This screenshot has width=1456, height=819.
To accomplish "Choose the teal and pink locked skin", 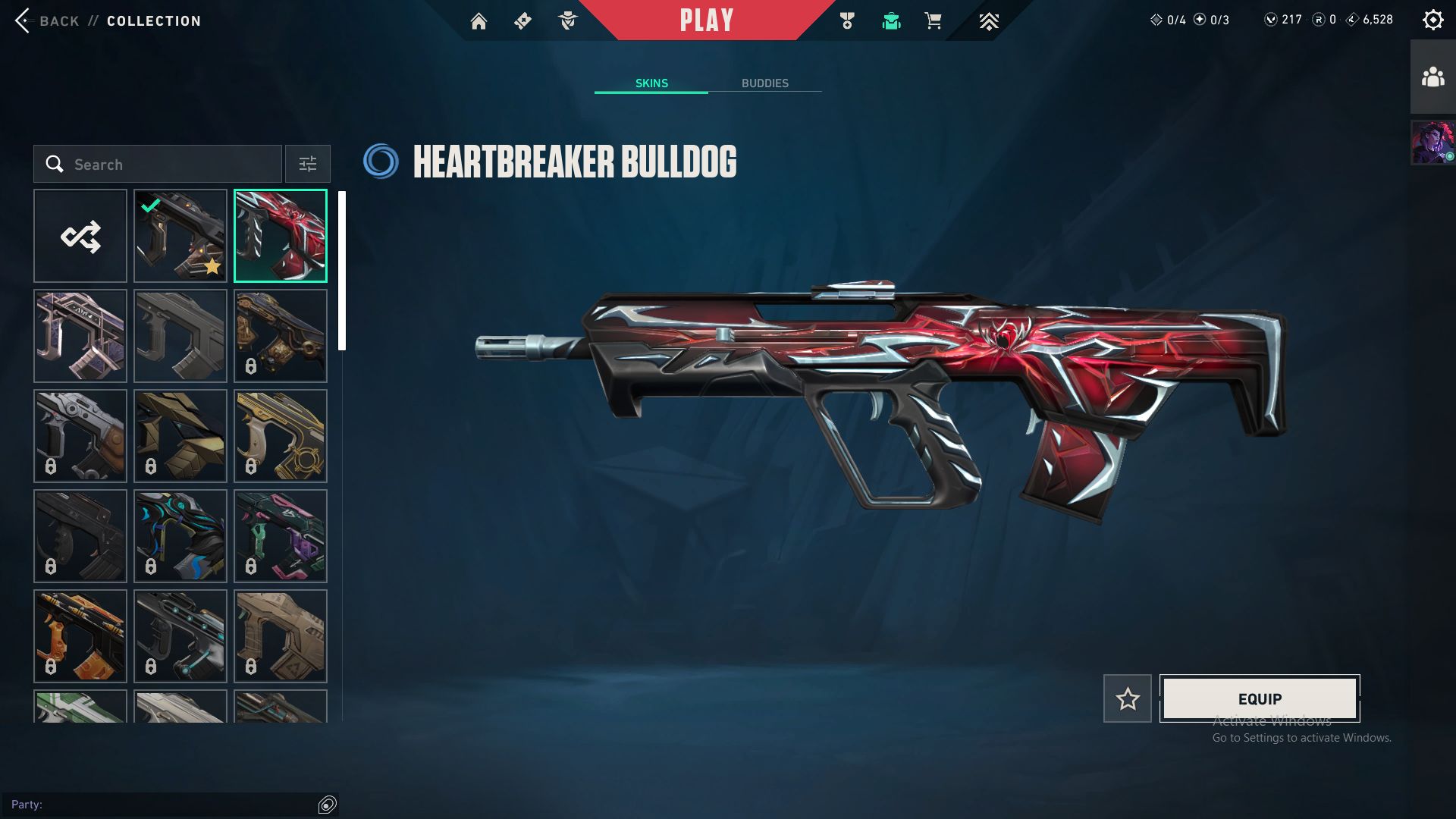I will (x=281, y=536).
